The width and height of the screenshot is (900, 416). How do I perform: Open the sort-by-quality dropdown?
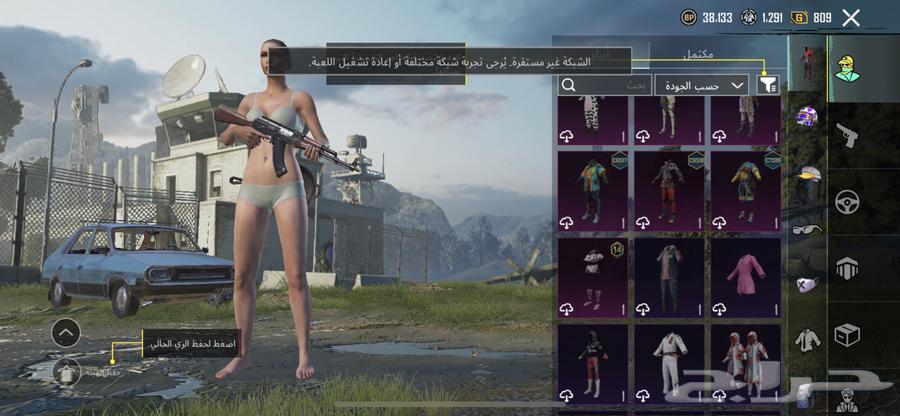pos(703,86)
